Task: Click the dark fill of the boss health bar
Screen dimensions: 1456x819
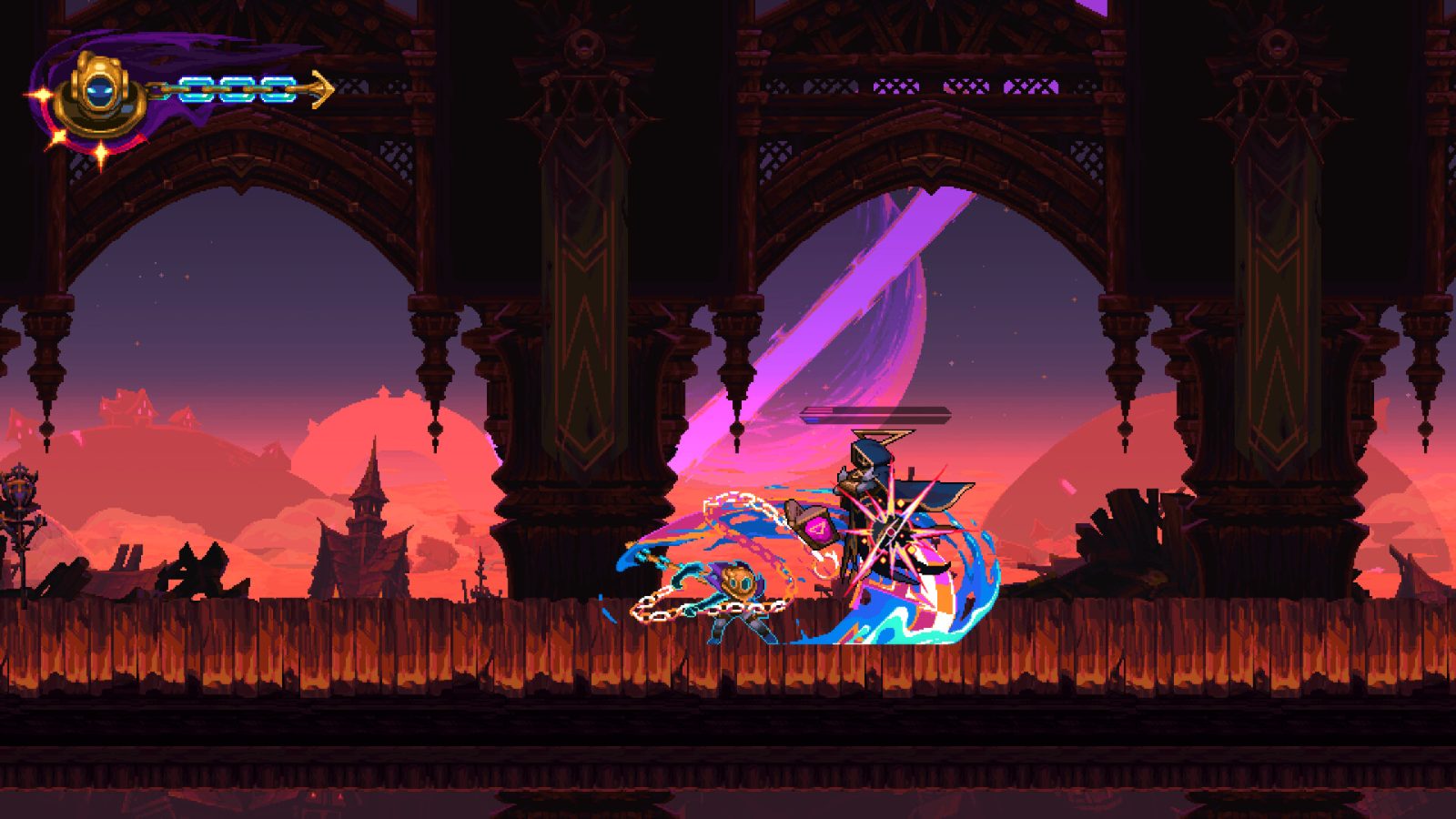Action: click(901, 413)
